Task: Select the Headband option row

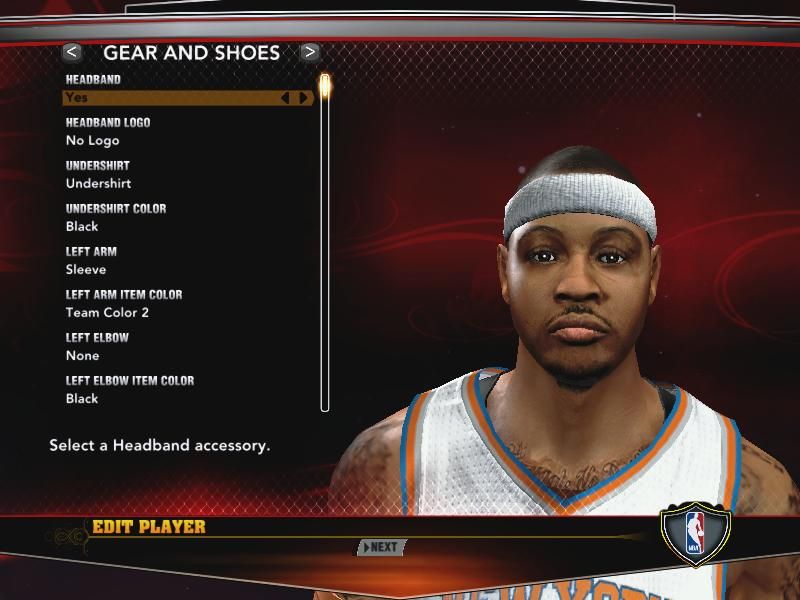Action: point(170,98)
